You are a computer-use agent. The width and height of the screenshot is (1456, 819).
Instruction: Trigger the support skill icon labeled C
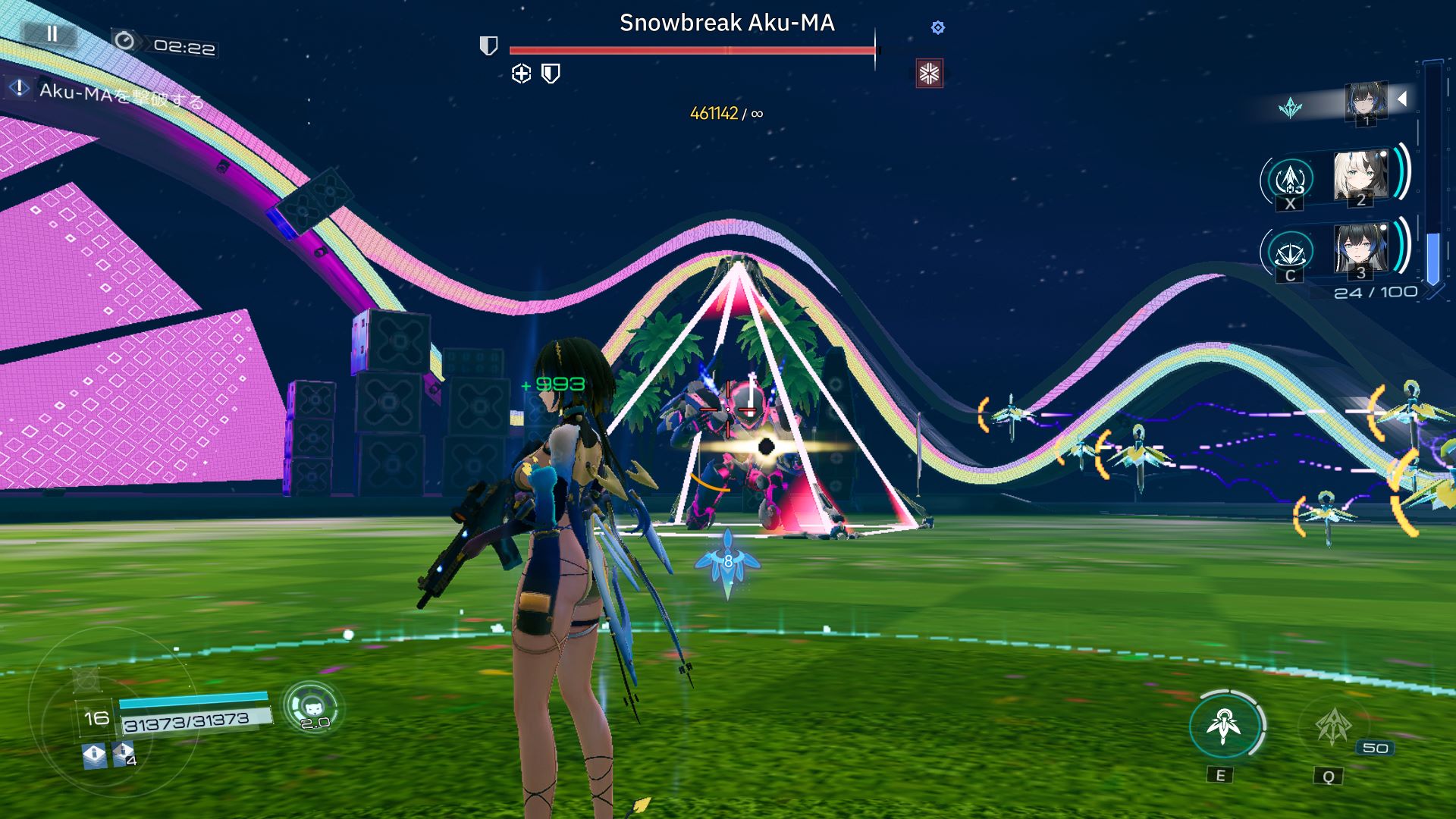pos(1290,253)
